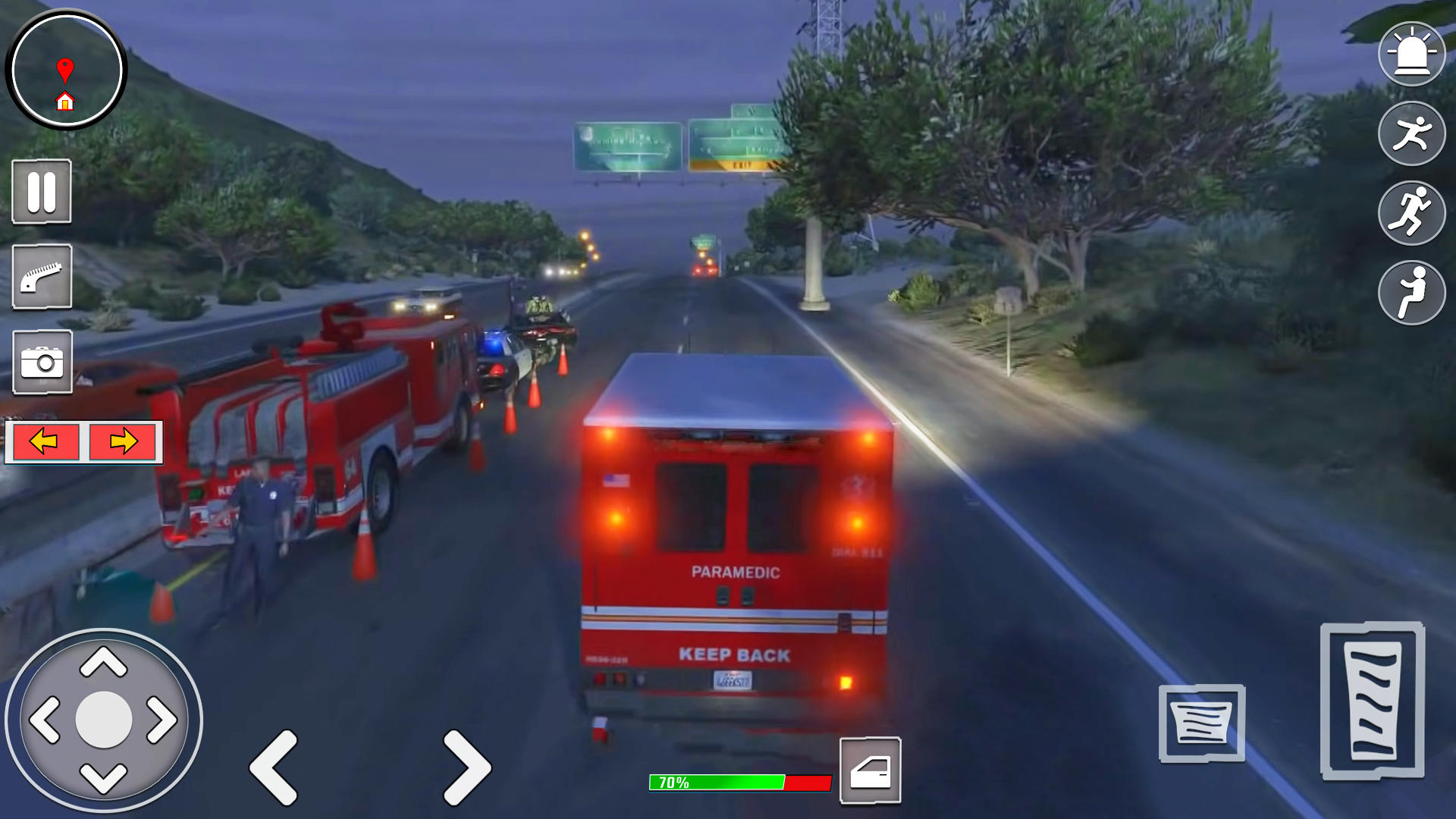Tap the handbrake icon
Image resolution: width=1456 pixels, height=819 pixels.
pyautogui.click(x=42, y=277)
